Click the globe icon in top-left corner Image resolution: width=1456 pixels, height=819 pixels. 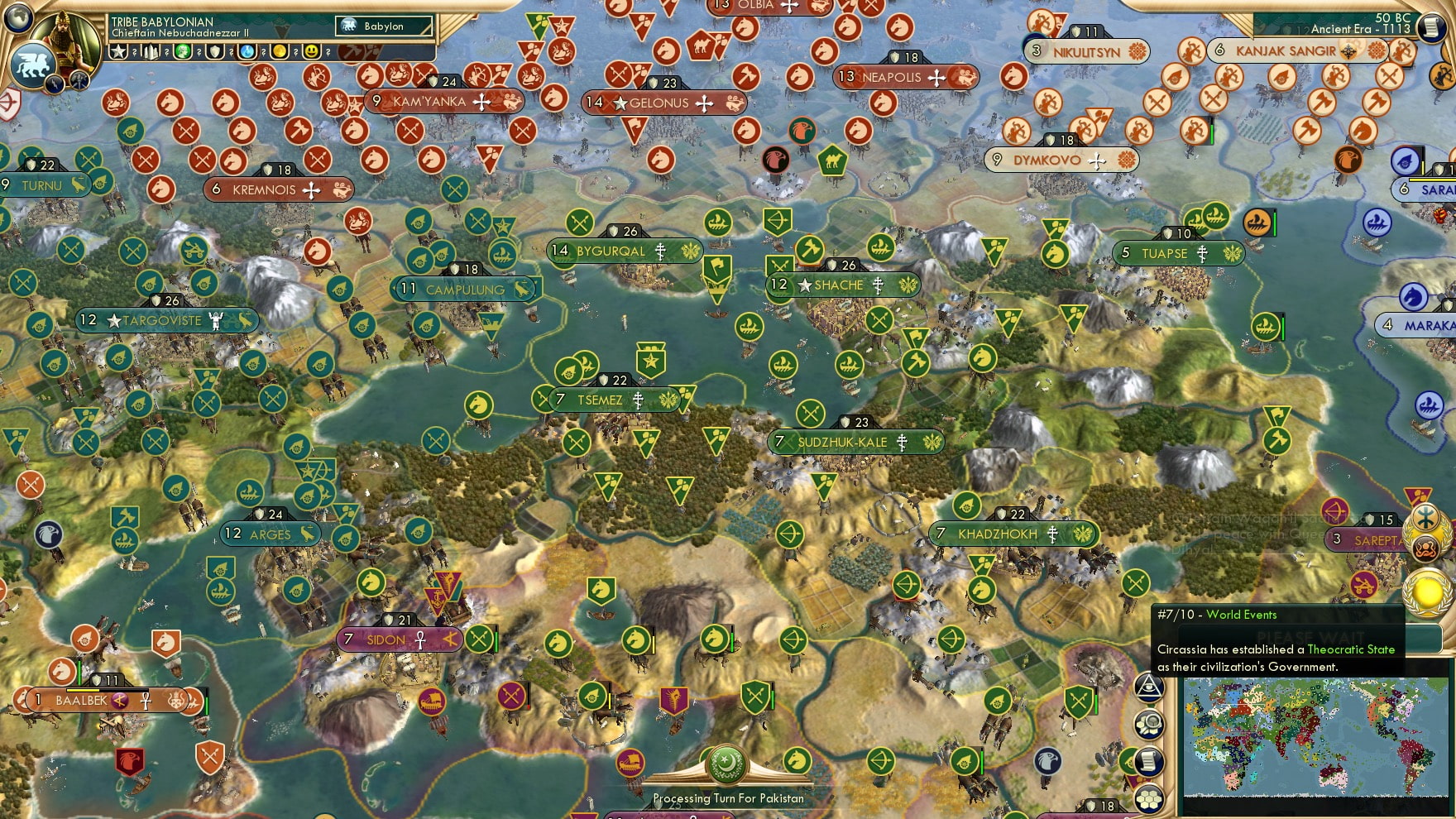tap(18, 19)
